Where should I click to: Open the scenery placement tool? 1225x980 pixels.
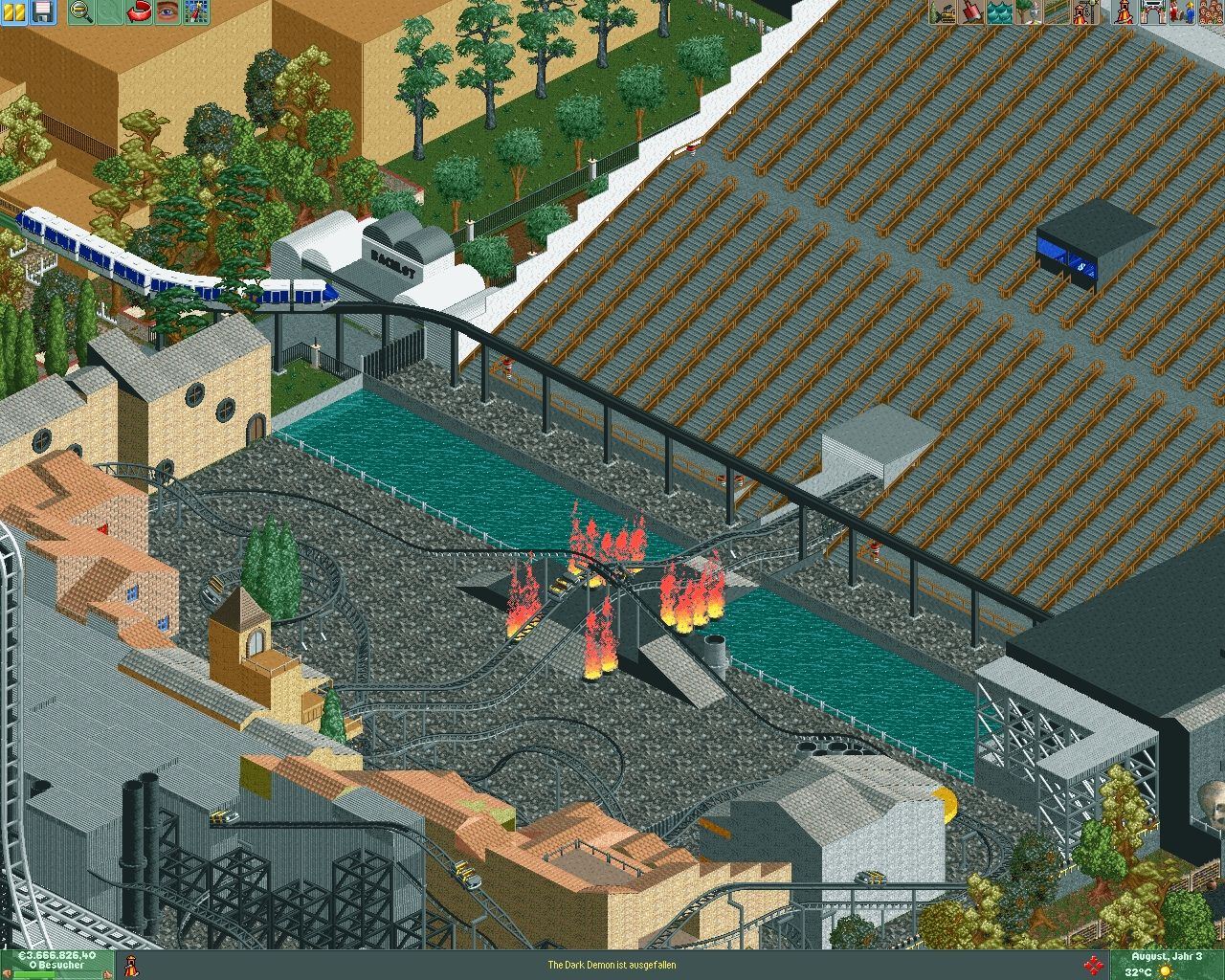[1027, 11]
